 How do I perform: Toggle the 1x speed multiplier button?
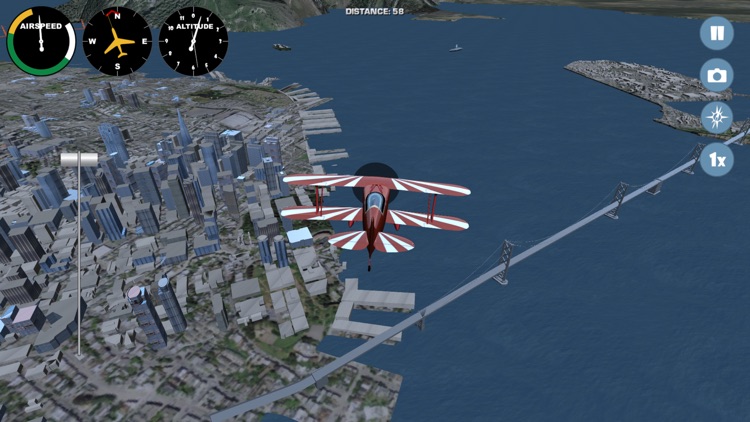click(716, 159)
